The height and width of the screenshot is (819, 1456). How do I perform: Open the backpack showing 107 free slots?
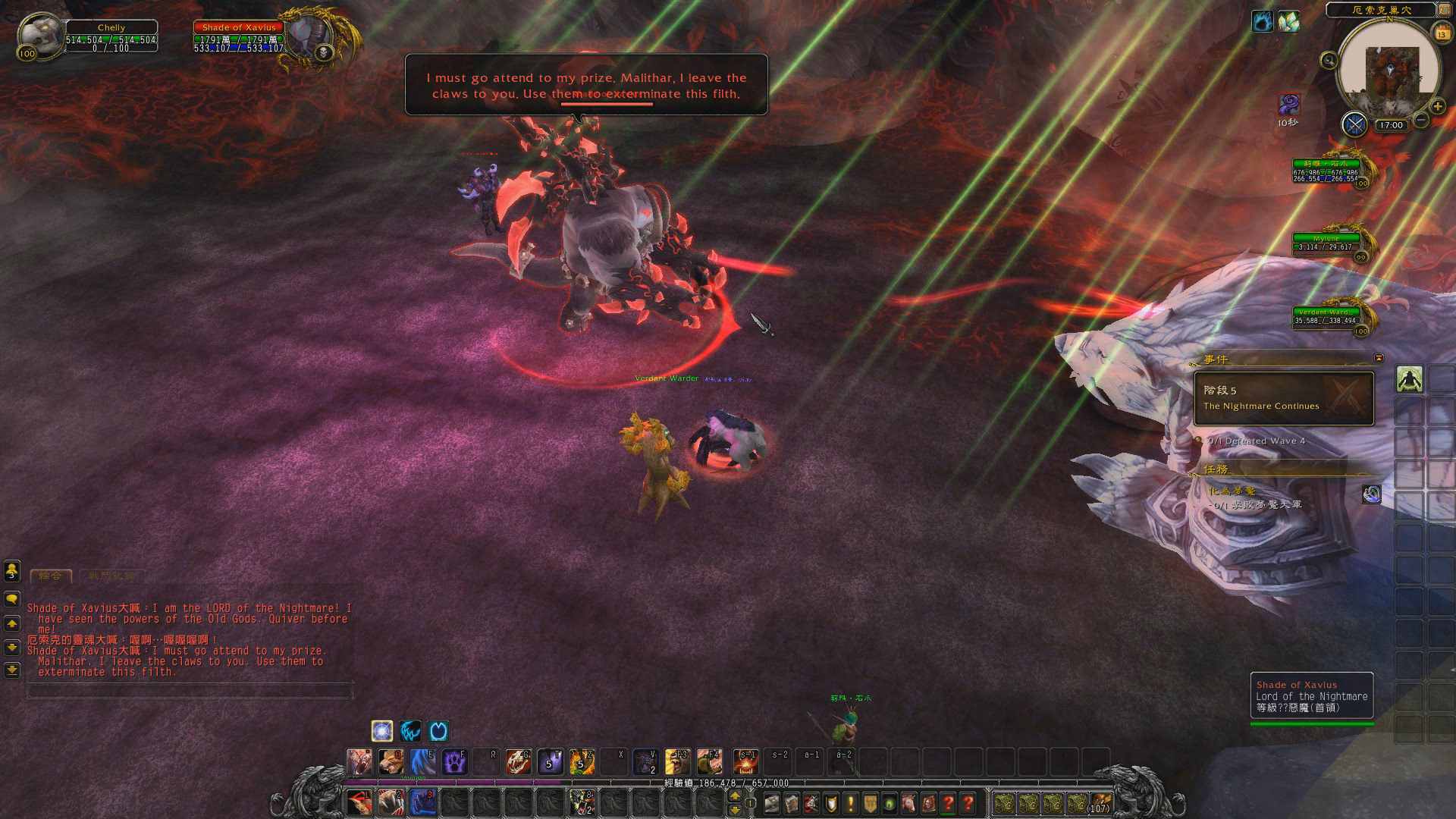(1100, 802)
